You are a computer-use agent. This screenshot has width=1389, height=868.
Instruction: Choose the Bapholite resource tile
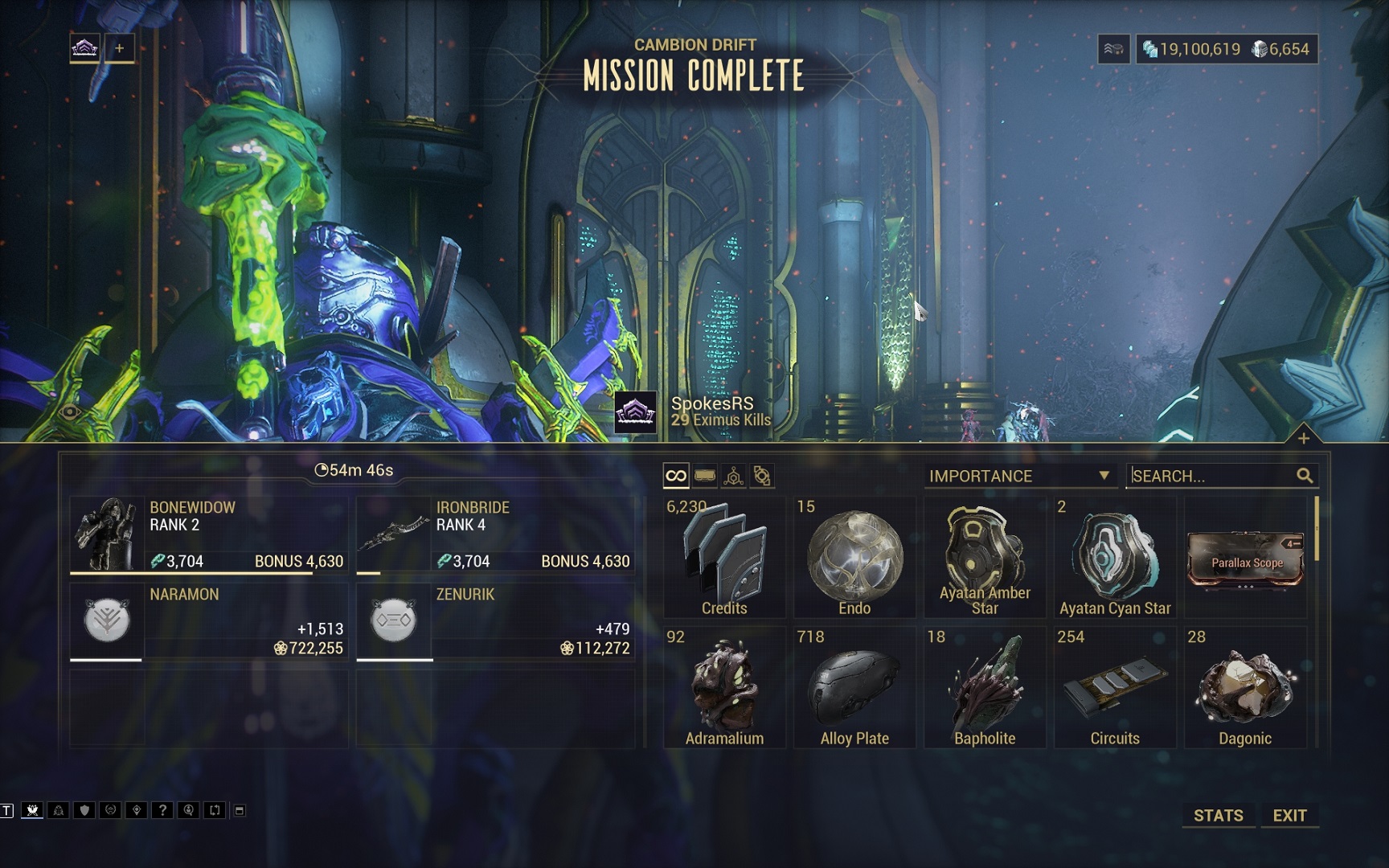click(985, 688)
